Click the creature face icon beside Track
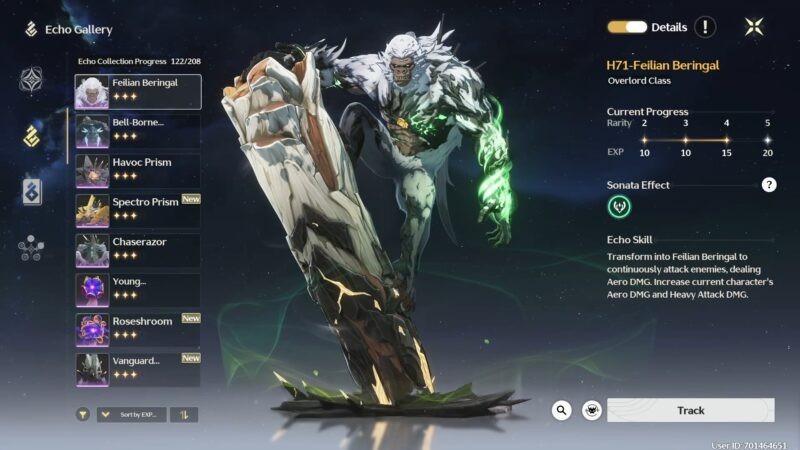The width and height of the screenshot is (800, 450). click(592, 410)
